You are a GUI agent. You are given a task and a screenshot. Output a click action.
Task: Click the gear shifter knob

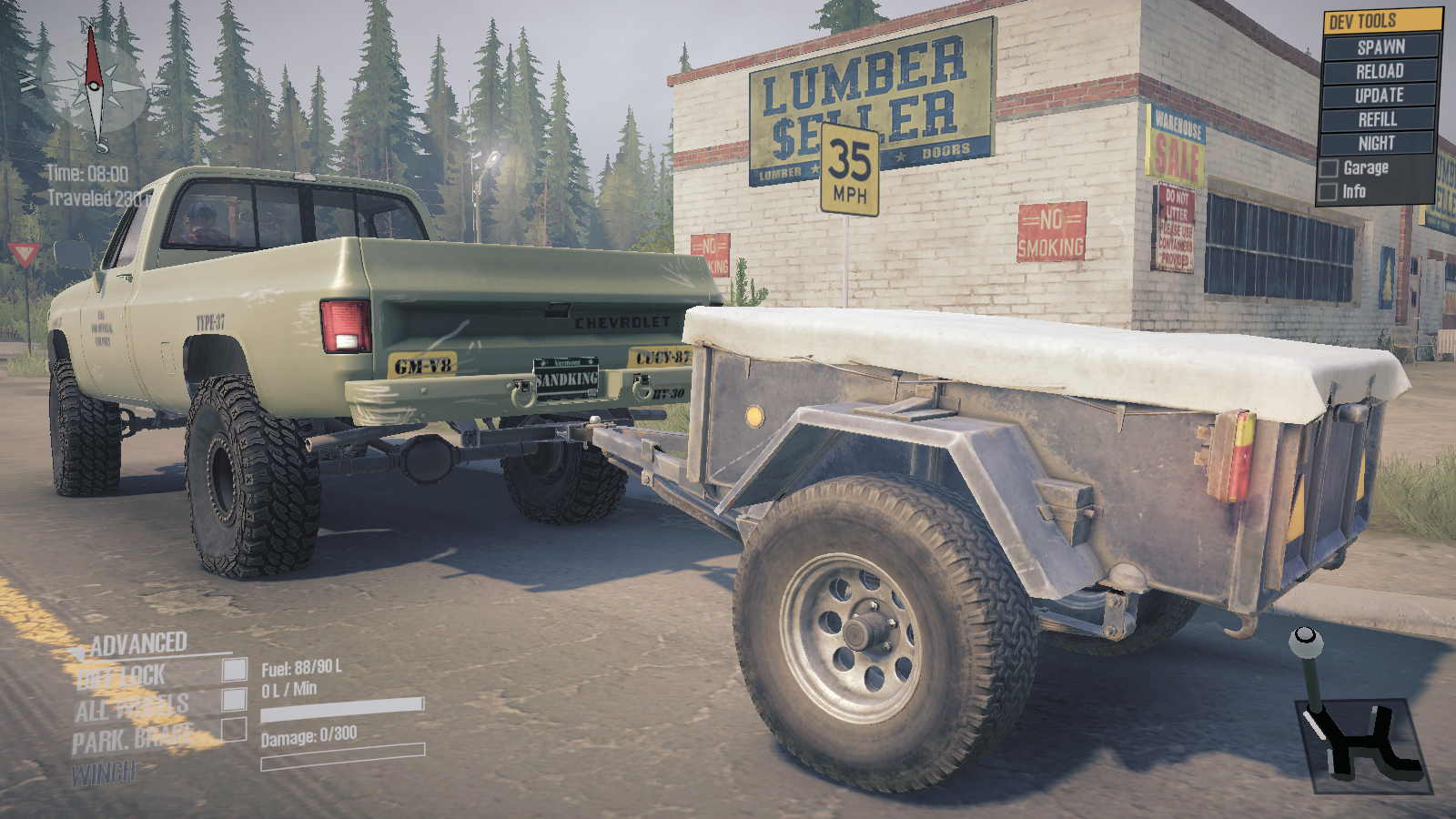pyautogui.click(x=1307, y=641)
